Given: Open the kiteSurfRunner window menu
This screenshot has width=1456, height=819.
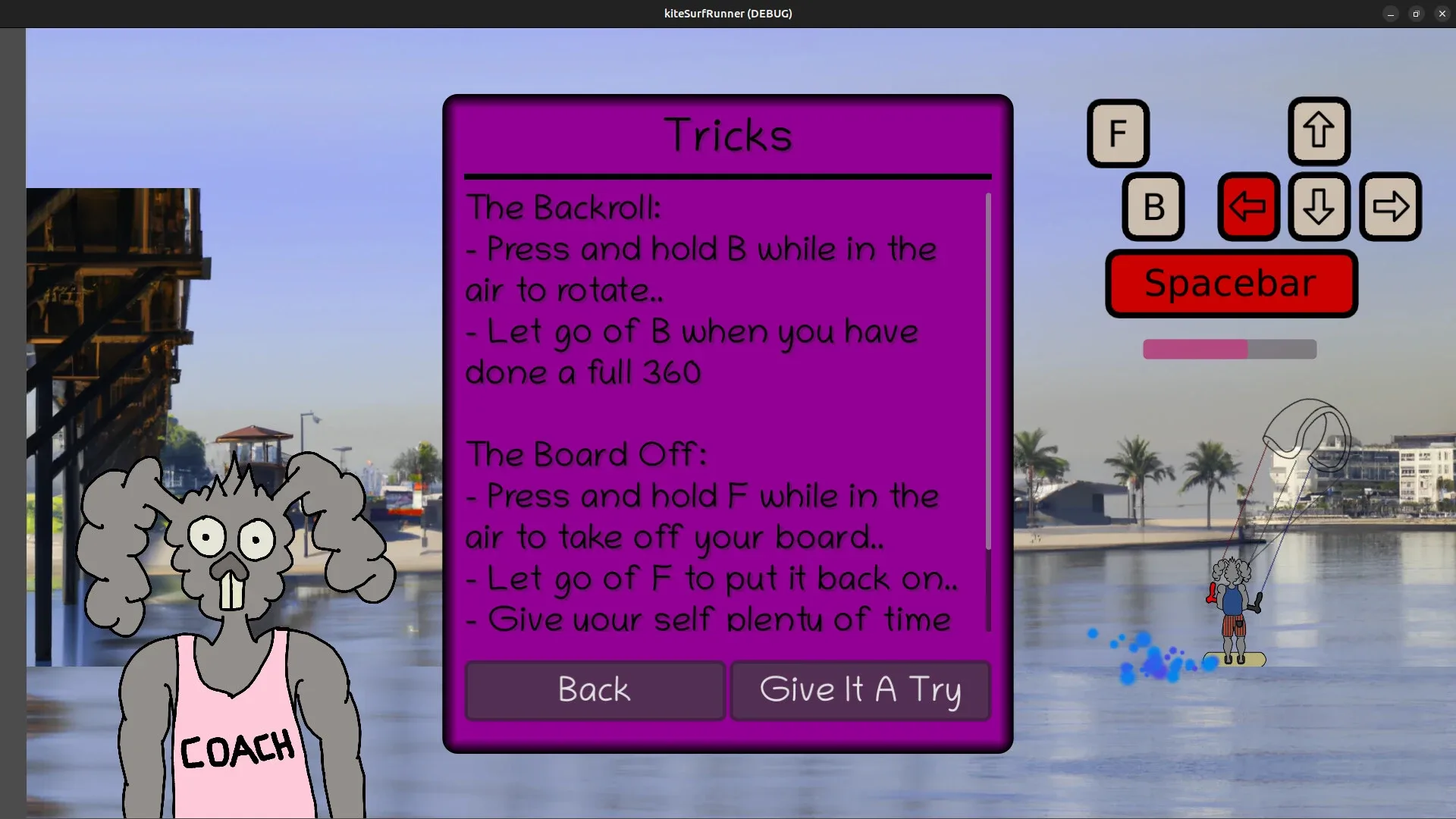Looking at the screenshot, I should click(x=727, y=13).
